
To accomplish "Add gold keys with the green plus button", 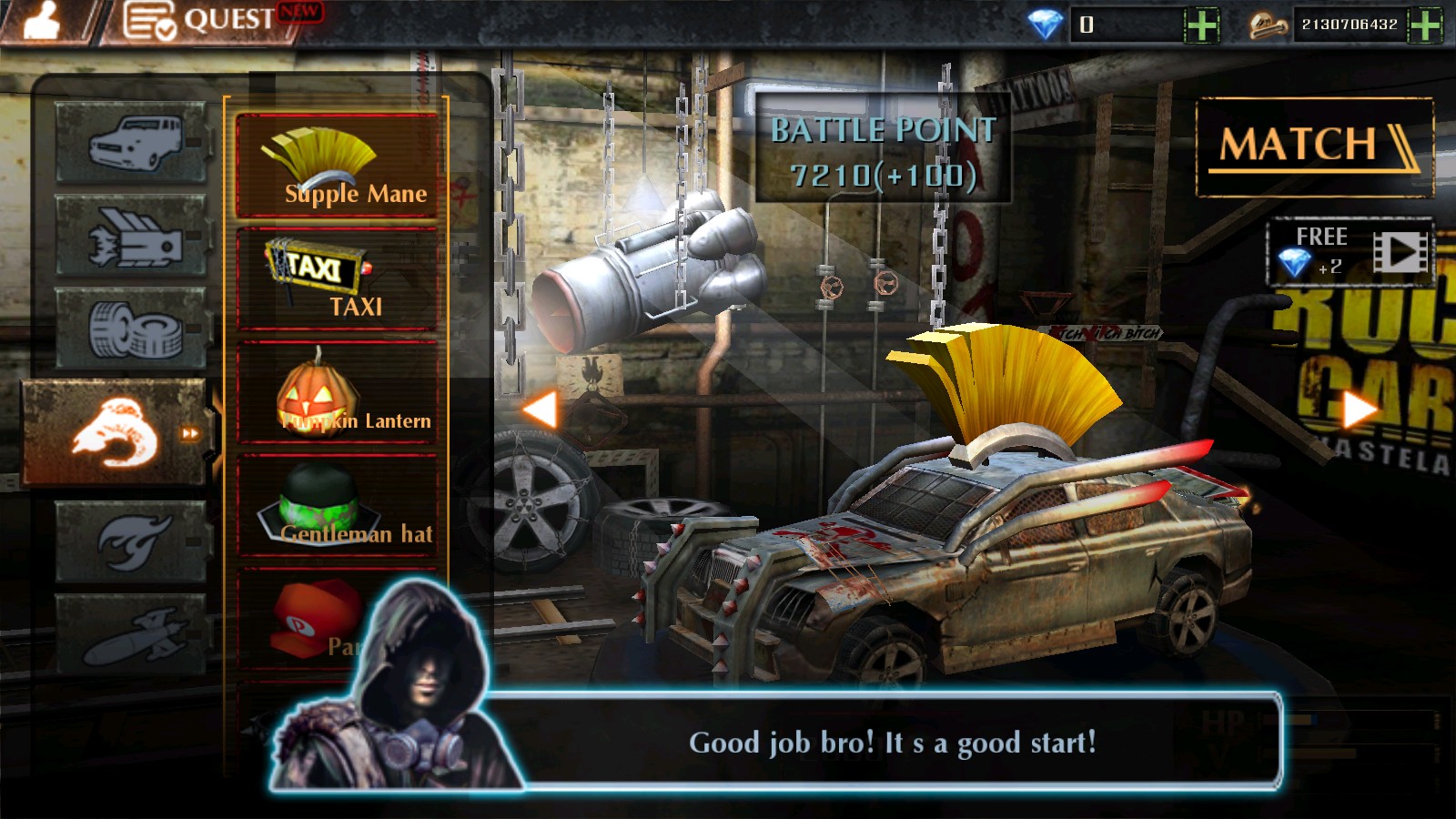I will [1424, 25].
